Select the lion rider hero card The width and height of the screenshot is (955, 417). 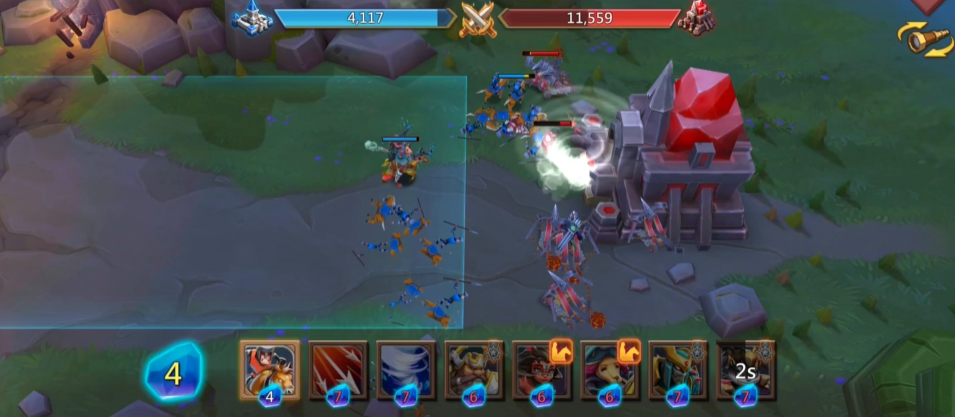point(269,369)
